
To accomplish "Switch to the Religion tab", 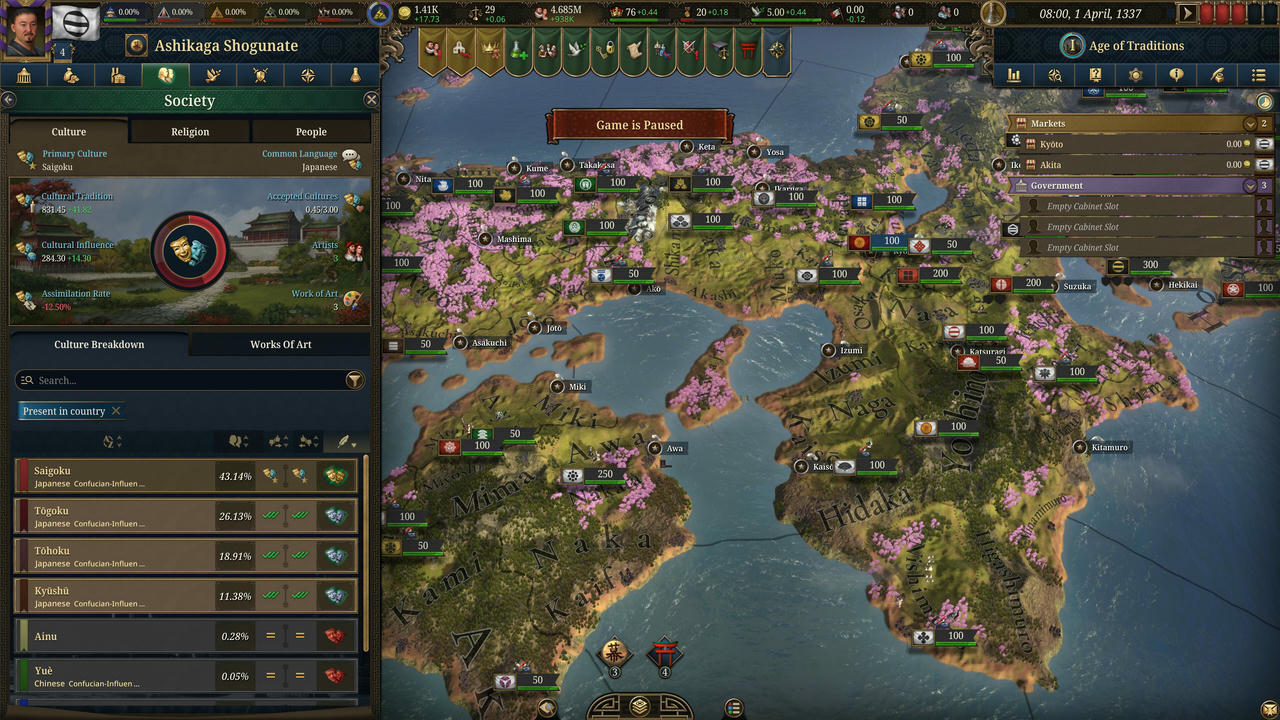I will click(x=189, y=131).
